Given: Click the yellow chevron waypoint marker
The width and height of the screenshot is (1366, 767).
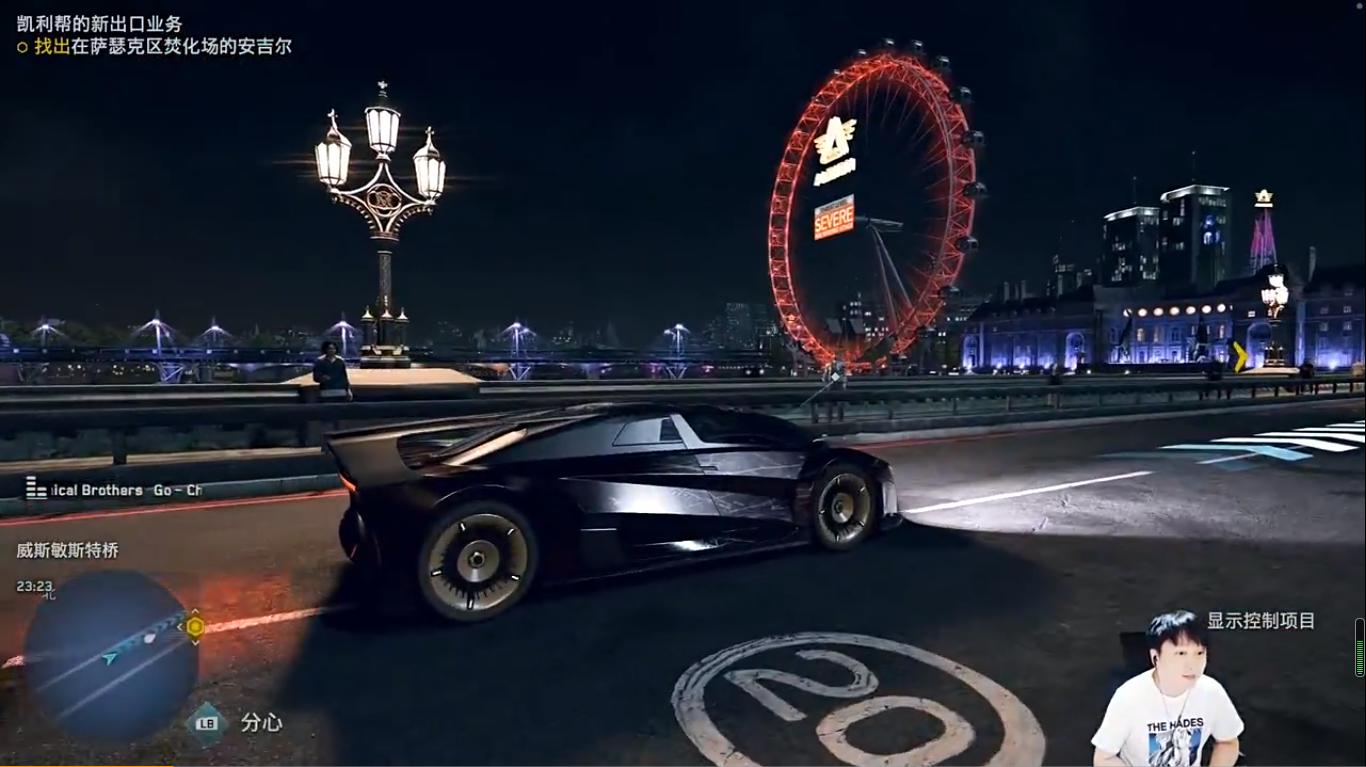Looking at the screenshot, I should coord(1240,356).
